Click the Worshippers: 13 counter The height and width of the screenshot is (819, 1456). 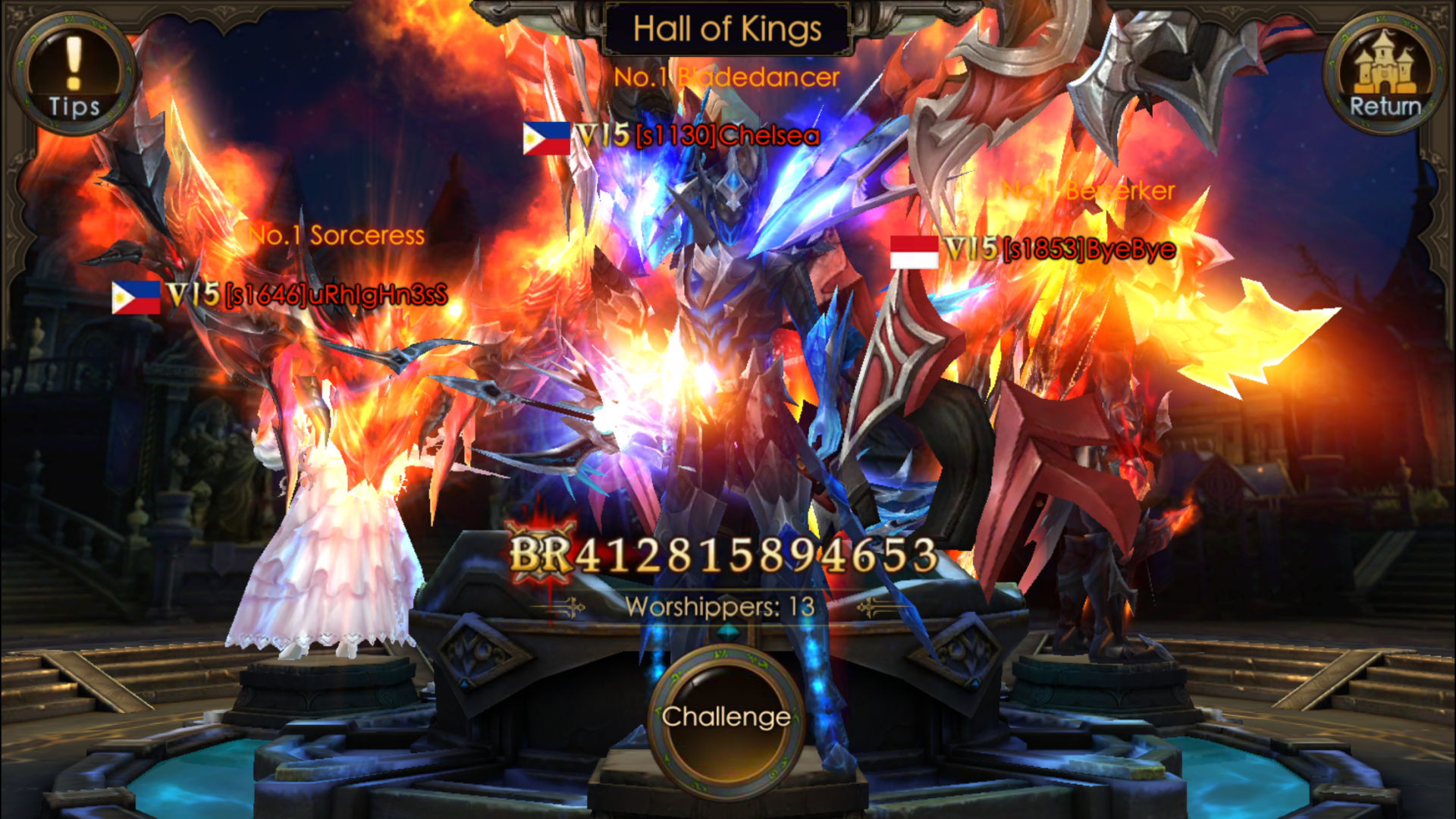coord(720,605)
